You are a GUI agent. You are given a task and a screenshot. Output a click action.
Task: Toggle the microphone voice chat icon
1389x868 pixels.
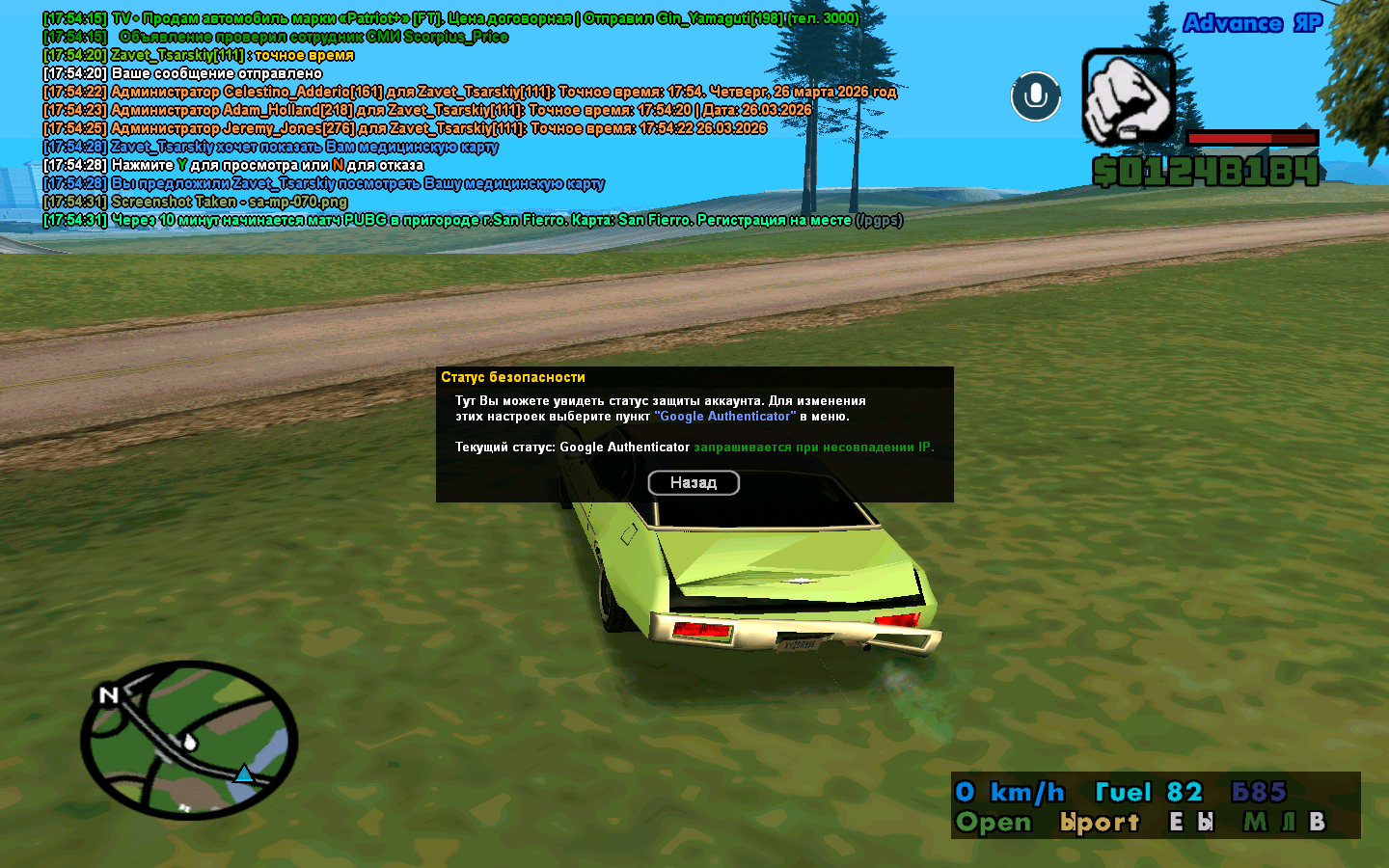1036,96
